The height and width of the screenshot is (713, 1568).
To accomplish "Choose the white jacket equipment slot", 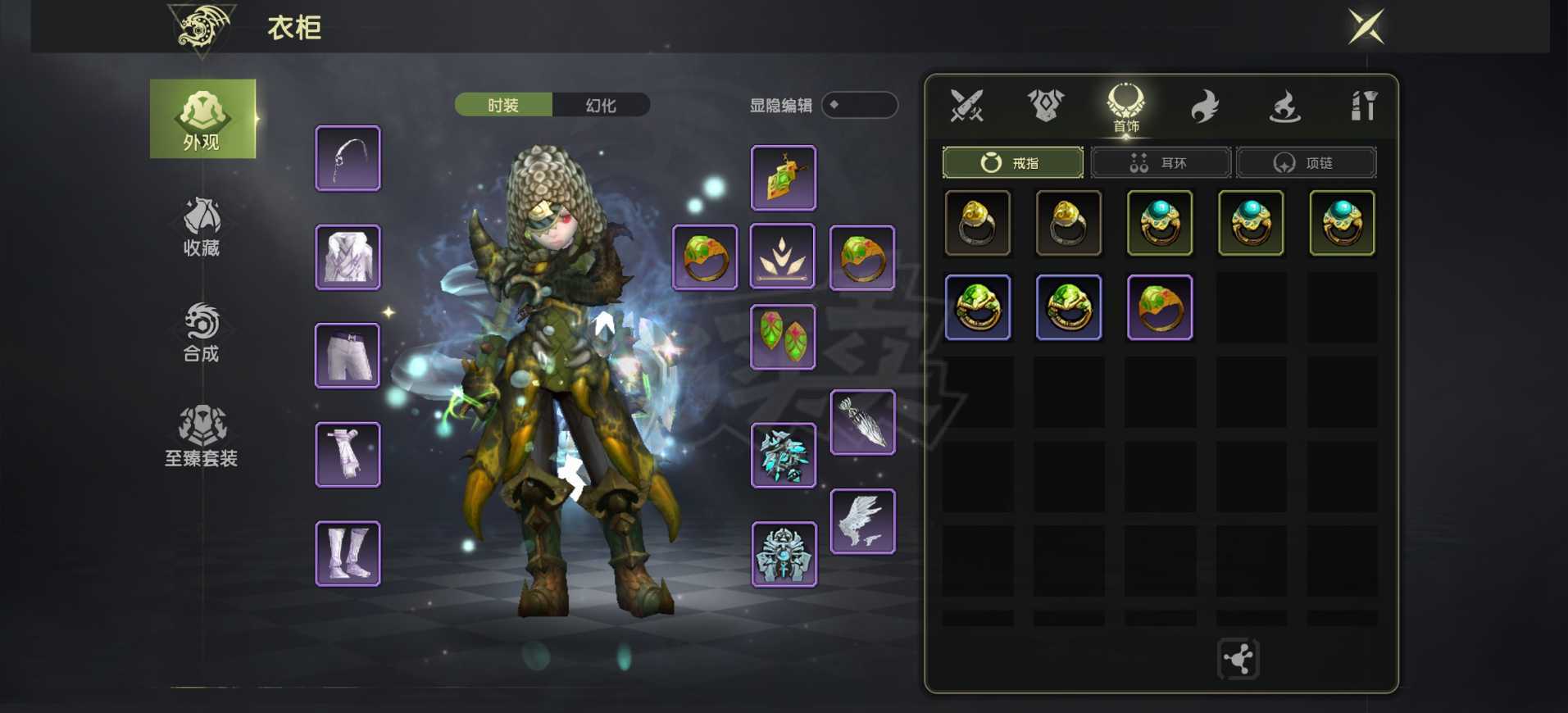I will coord(348,257).
